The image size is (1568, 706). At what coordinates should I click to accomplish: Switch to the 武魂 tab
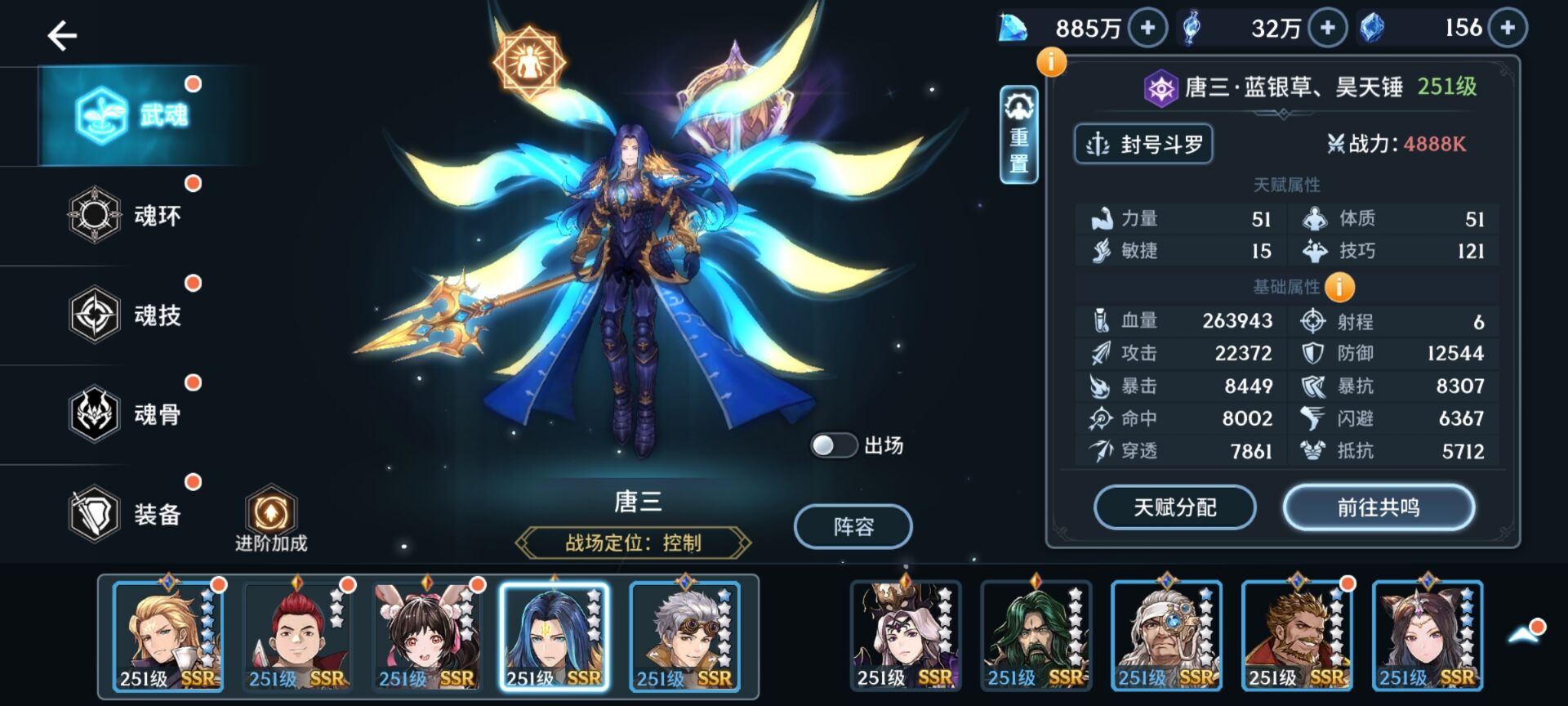click(131, 114)
